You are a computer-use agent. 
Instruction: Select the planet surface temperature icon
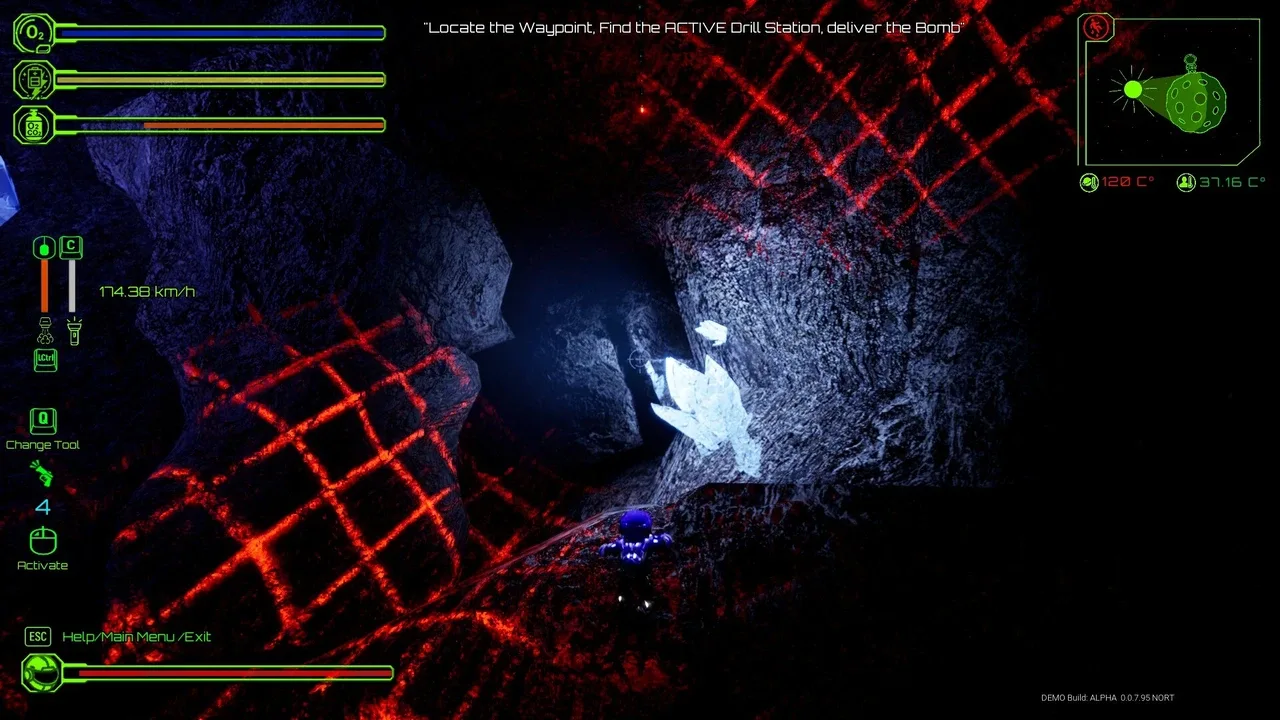tap(1089, 183)
